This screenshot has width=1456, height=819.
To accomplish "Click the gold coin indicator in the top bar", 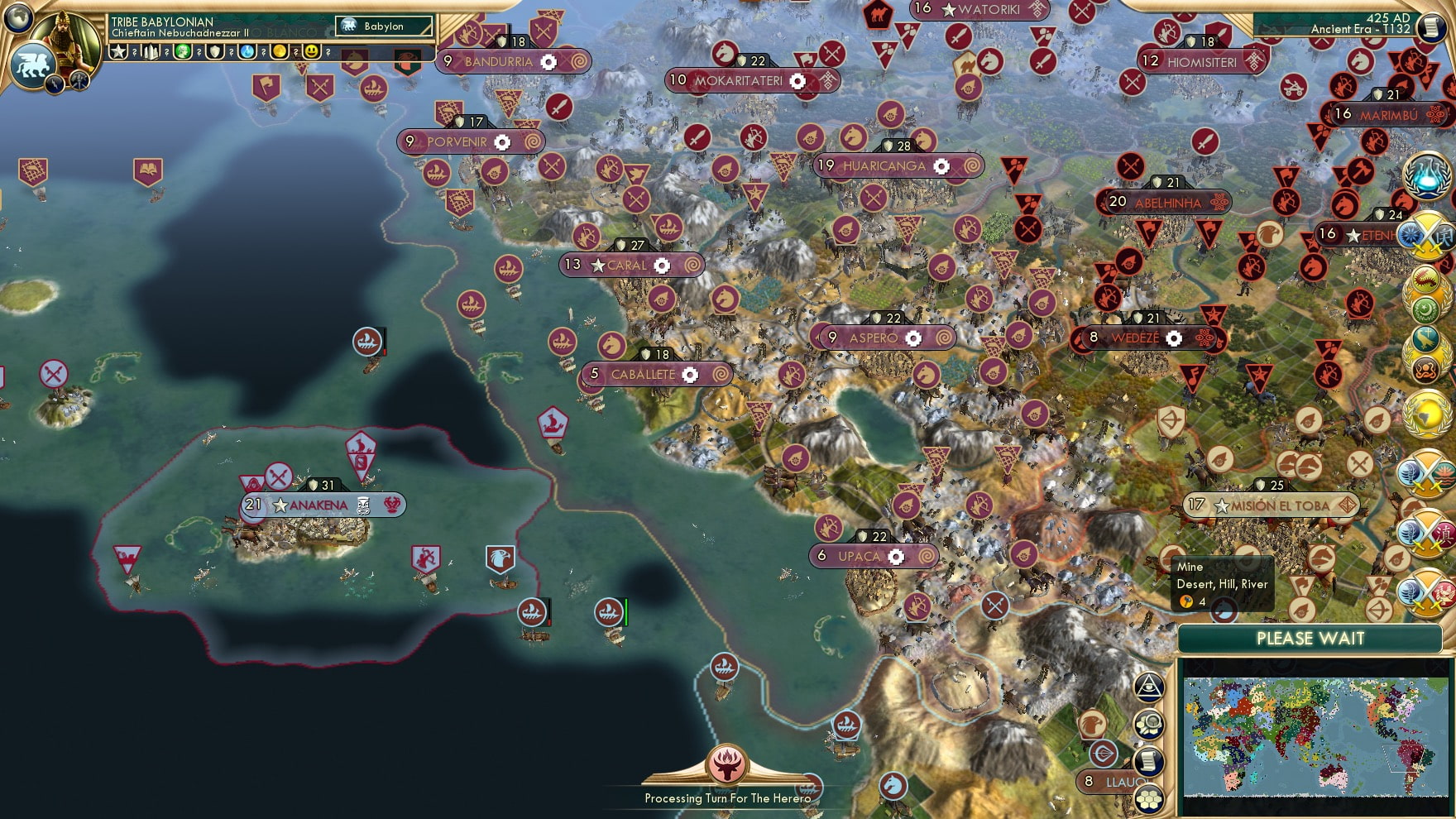I will (x=280, y=50).
